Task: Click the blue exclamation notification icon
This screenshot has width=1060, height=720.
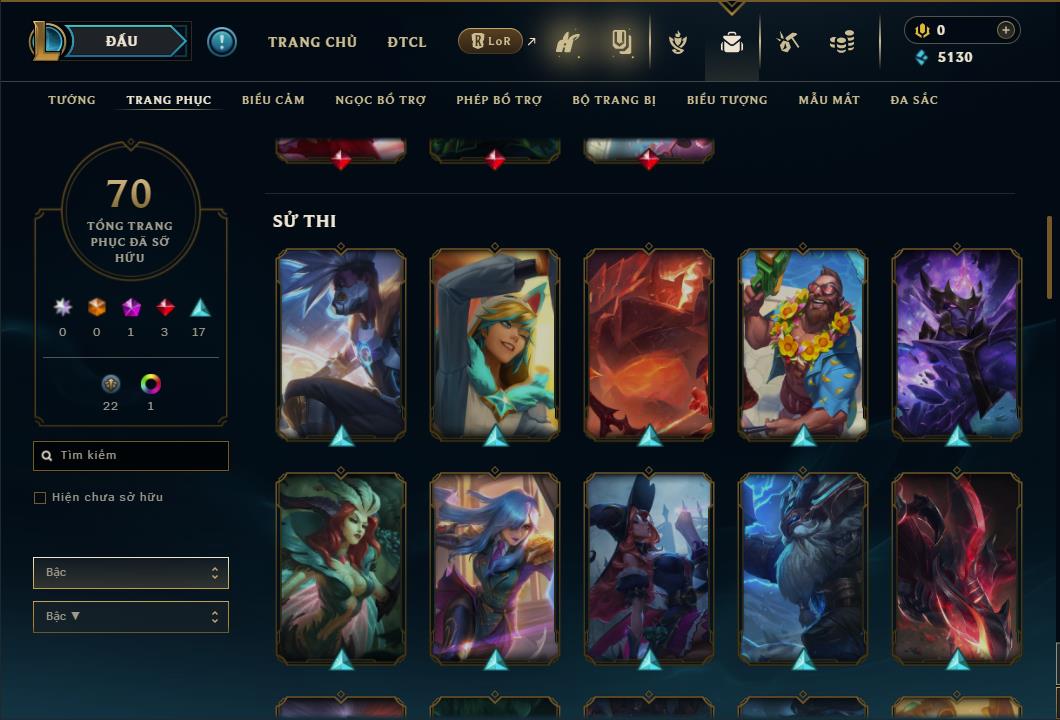Action: point(222,42)
